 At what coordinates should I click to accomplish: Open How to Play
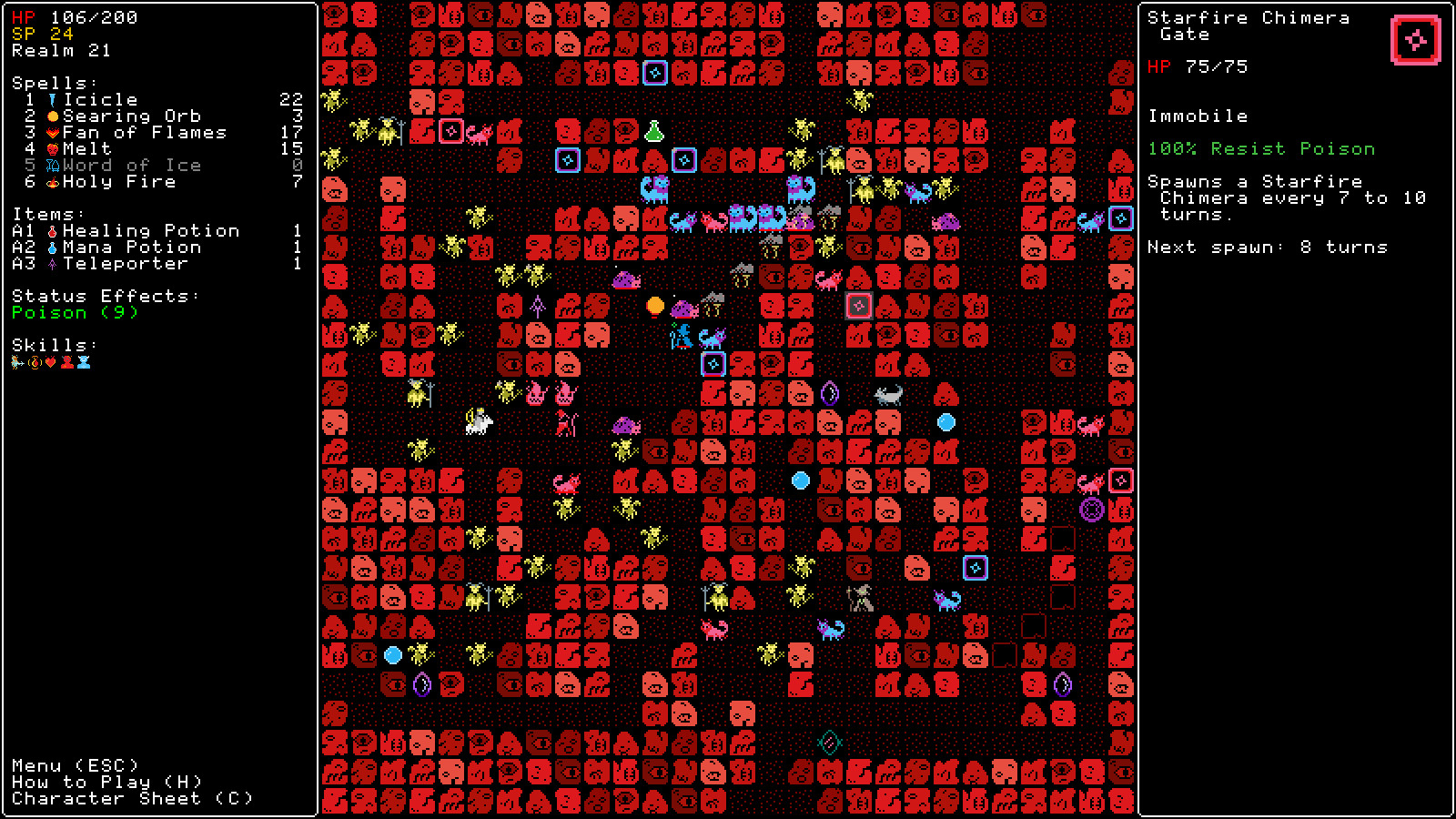(105, 782)
